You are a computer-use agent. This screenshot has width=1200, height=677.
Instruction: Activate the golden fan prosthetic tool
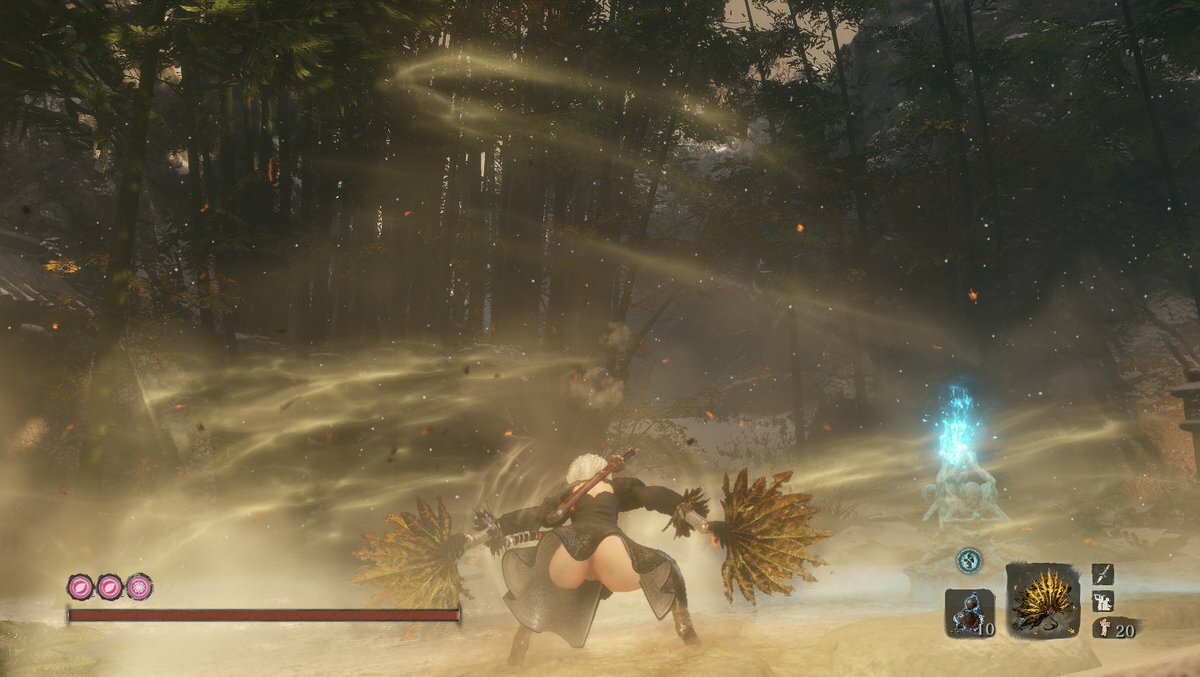(x=1042, y=600)
